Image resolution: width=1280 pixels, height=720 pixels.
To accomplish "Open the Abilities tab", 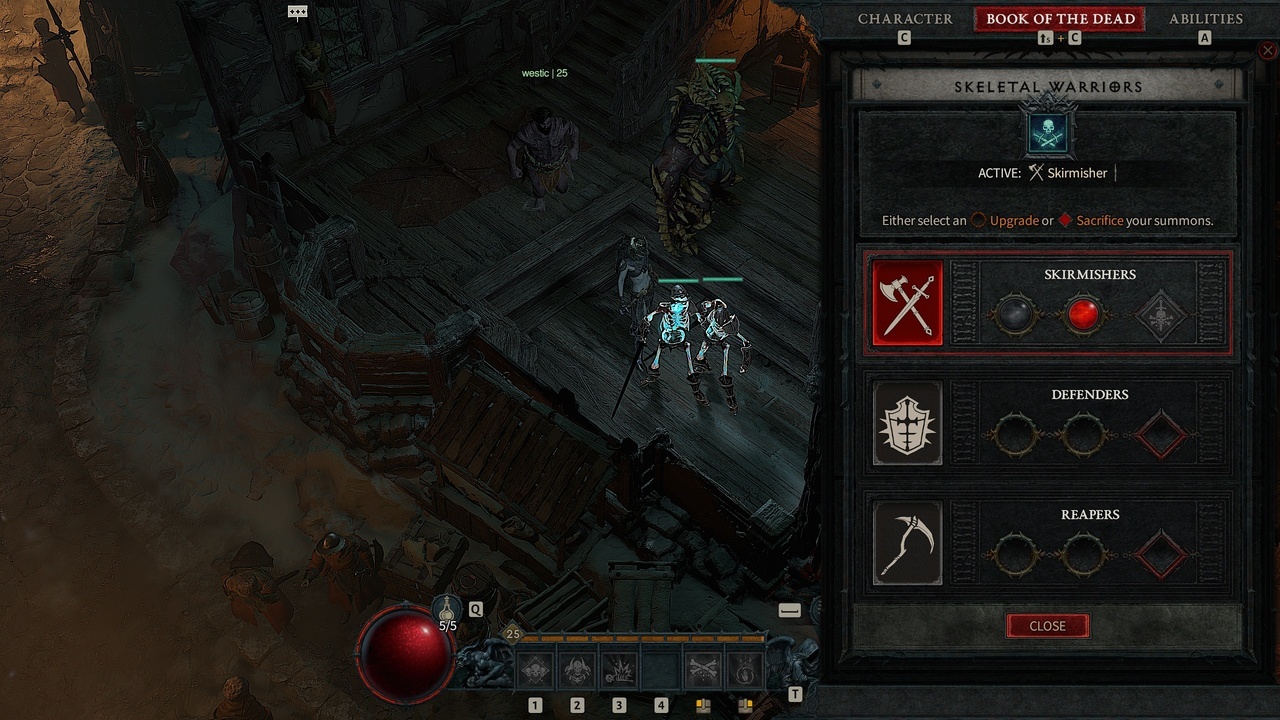I will coord(1205,18).
